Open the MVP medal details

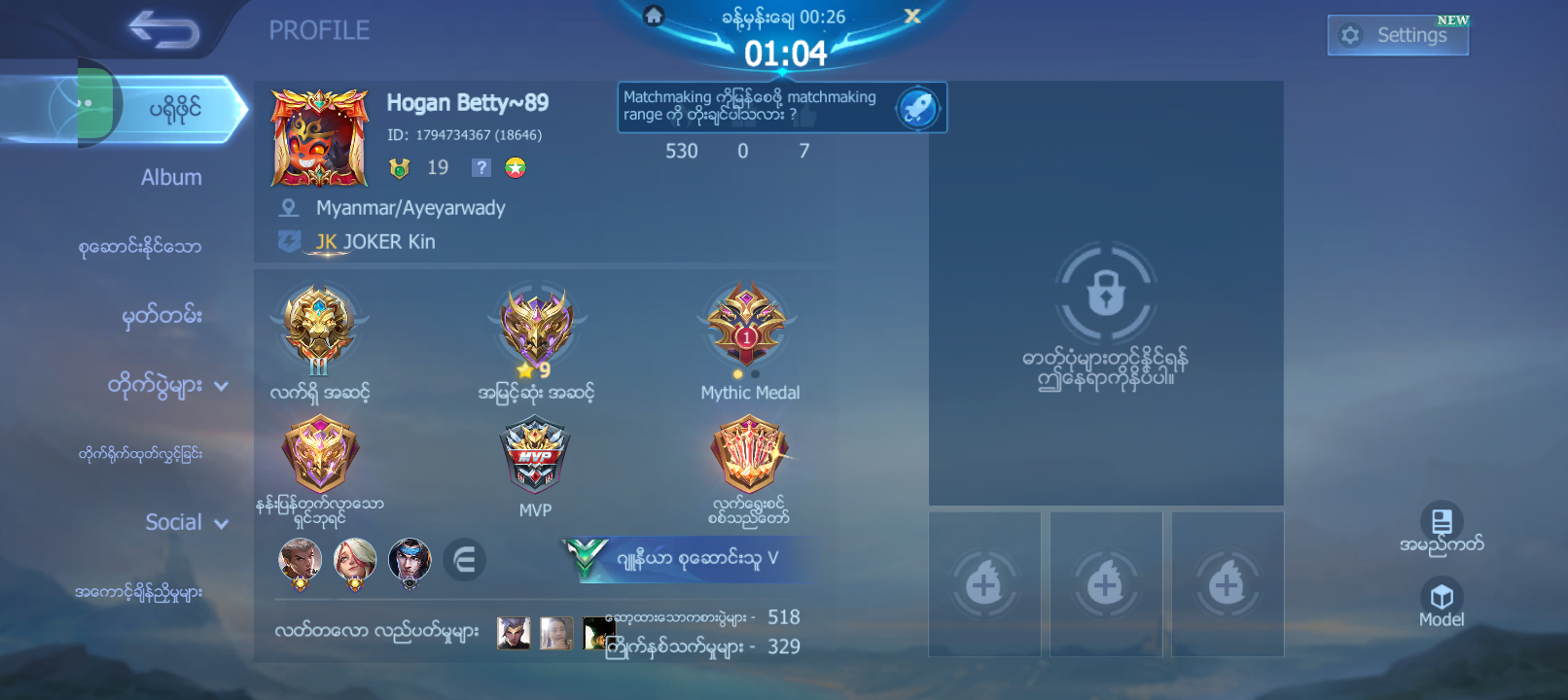pos(534,457)
